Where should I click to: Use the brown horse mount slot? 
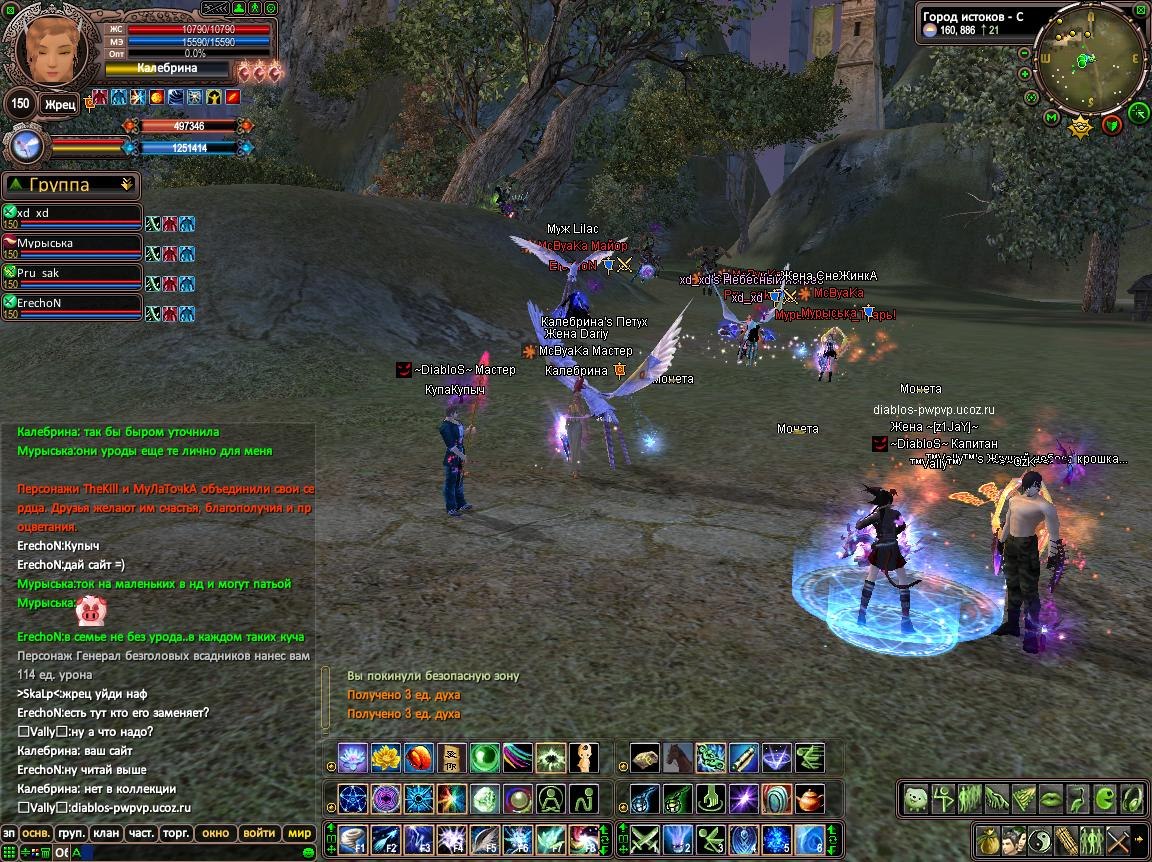click(678, 758)
